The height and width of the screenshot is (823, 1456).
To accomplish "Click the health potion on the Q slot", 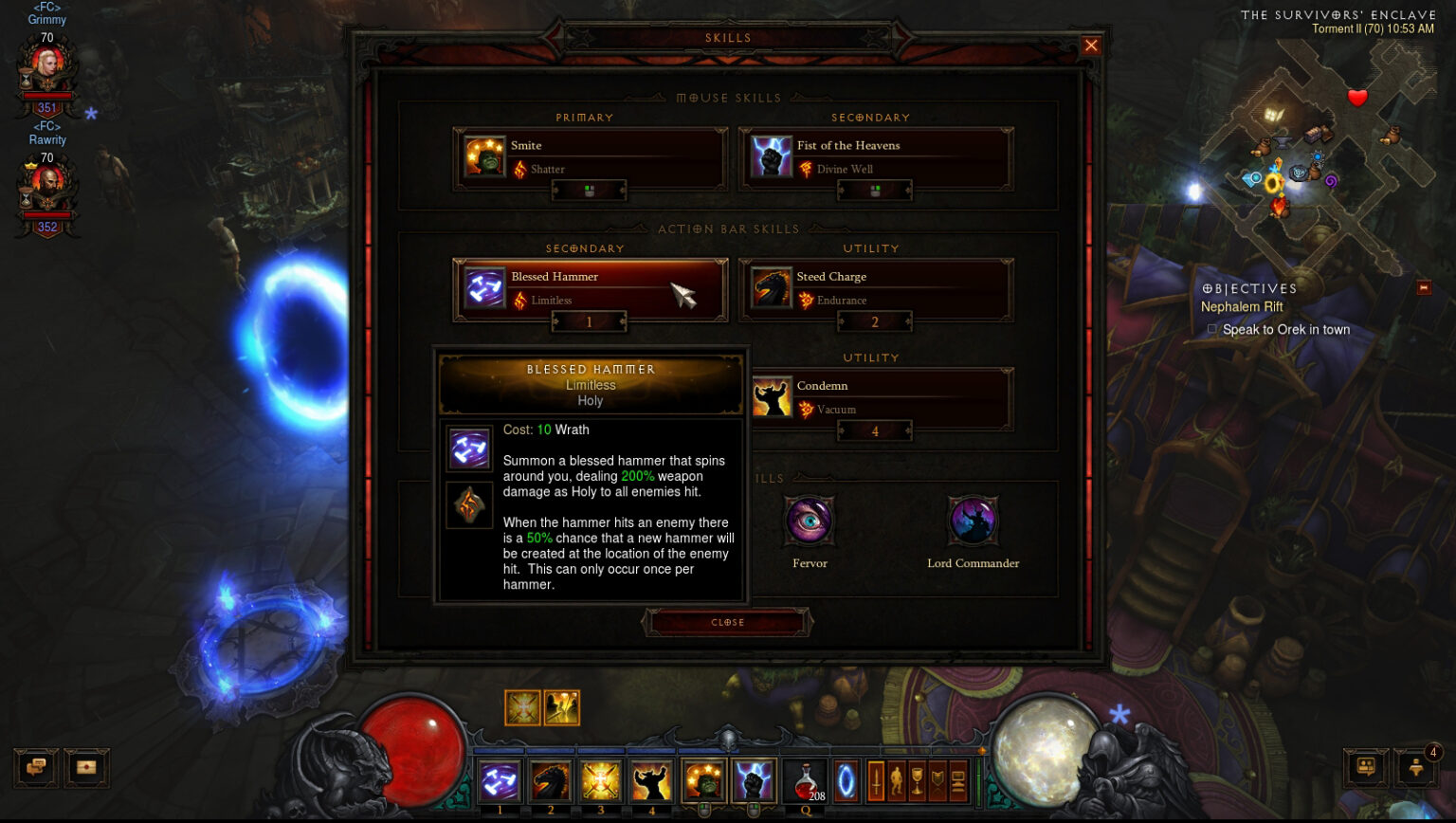I will pos(806,780).
